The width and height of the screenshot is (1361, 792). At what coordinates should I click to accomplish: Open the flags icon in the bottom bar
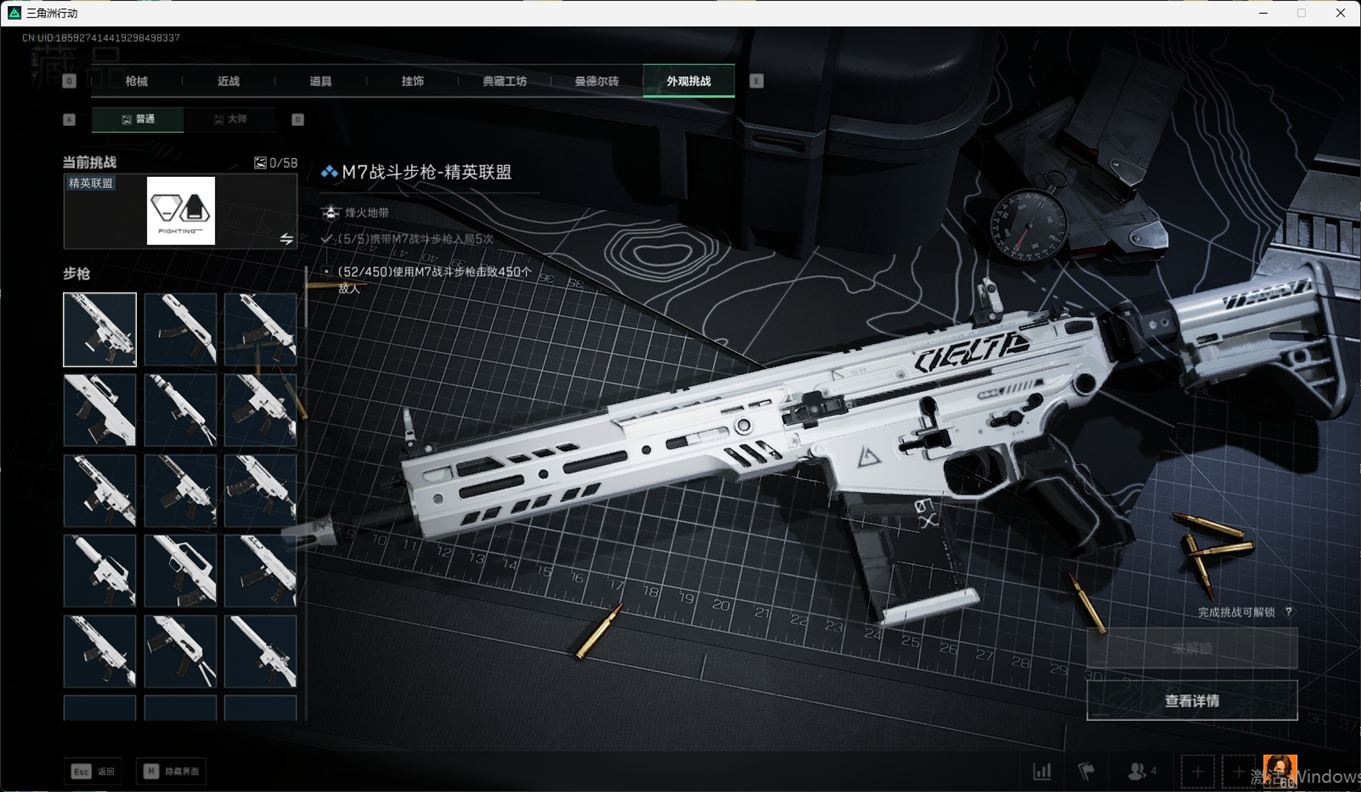(1086, 772)
